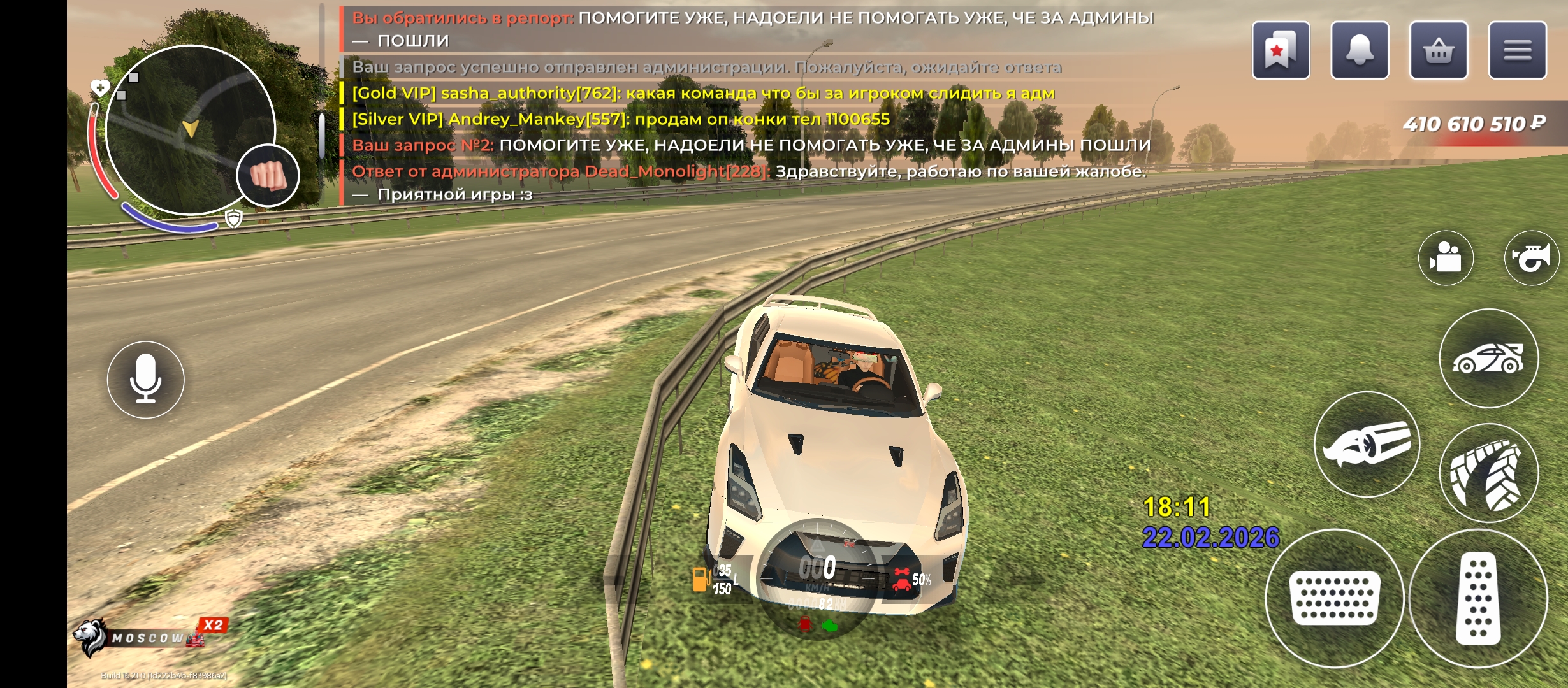The height and width of the screenshot is (688, 1568).
Task: Tap the tall gas pedal
Action: [x=1478, y=598]
